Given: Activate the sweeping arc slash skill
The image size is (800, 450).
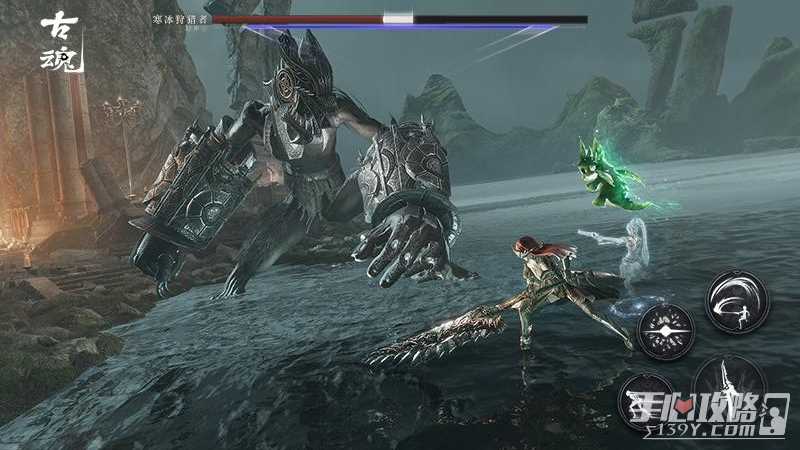Looking at the screenshot, I should [x=736, y=302].
